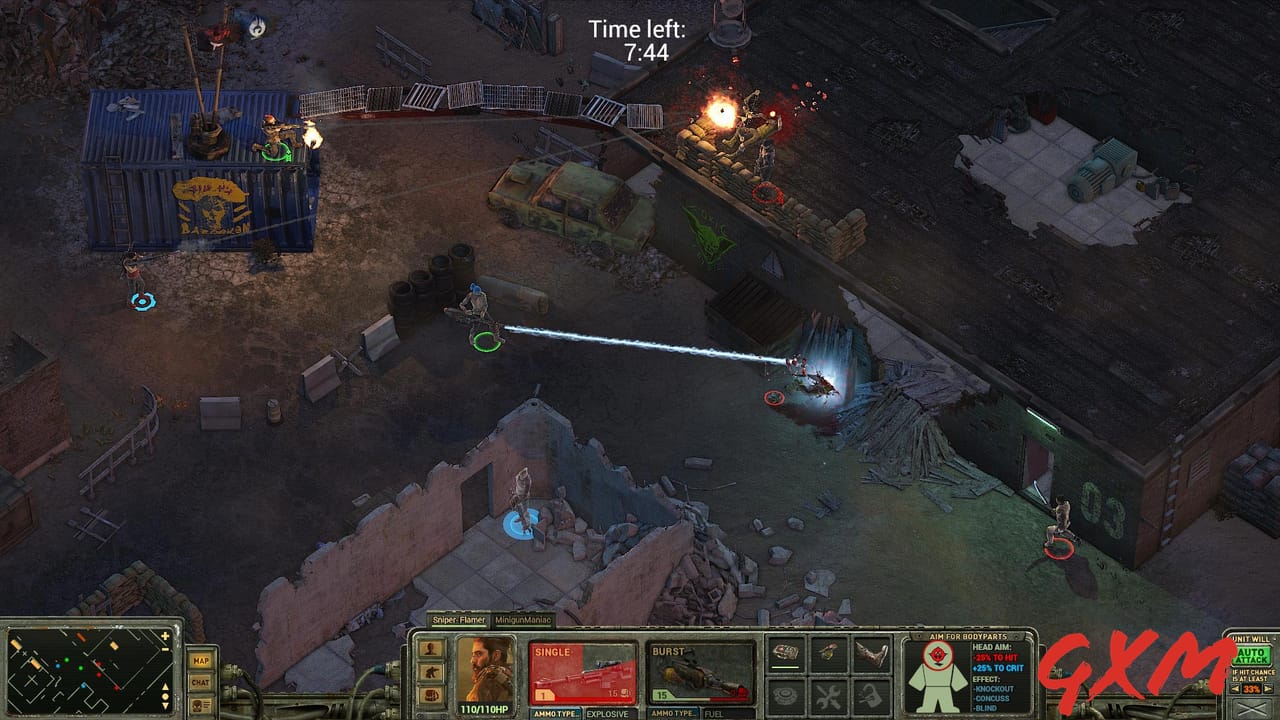
Task: Open the MAP button
Action: pyautogui.click(x=201, y=661)
